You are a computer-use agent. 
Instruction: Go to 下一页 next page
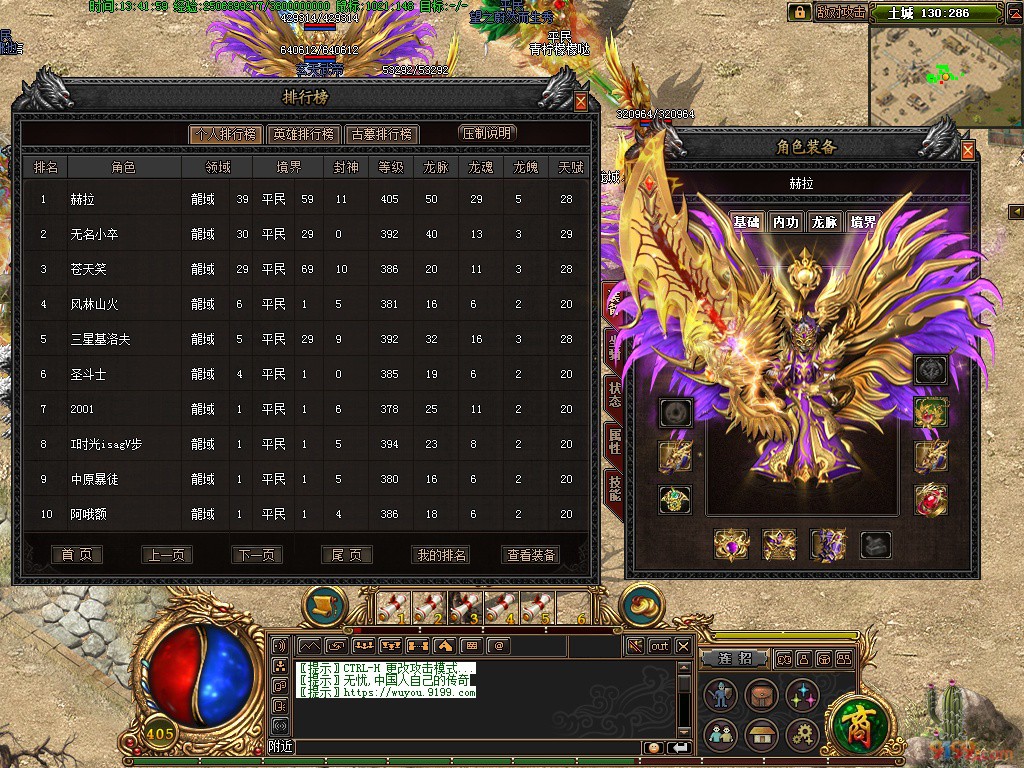[x=257, y=555]
